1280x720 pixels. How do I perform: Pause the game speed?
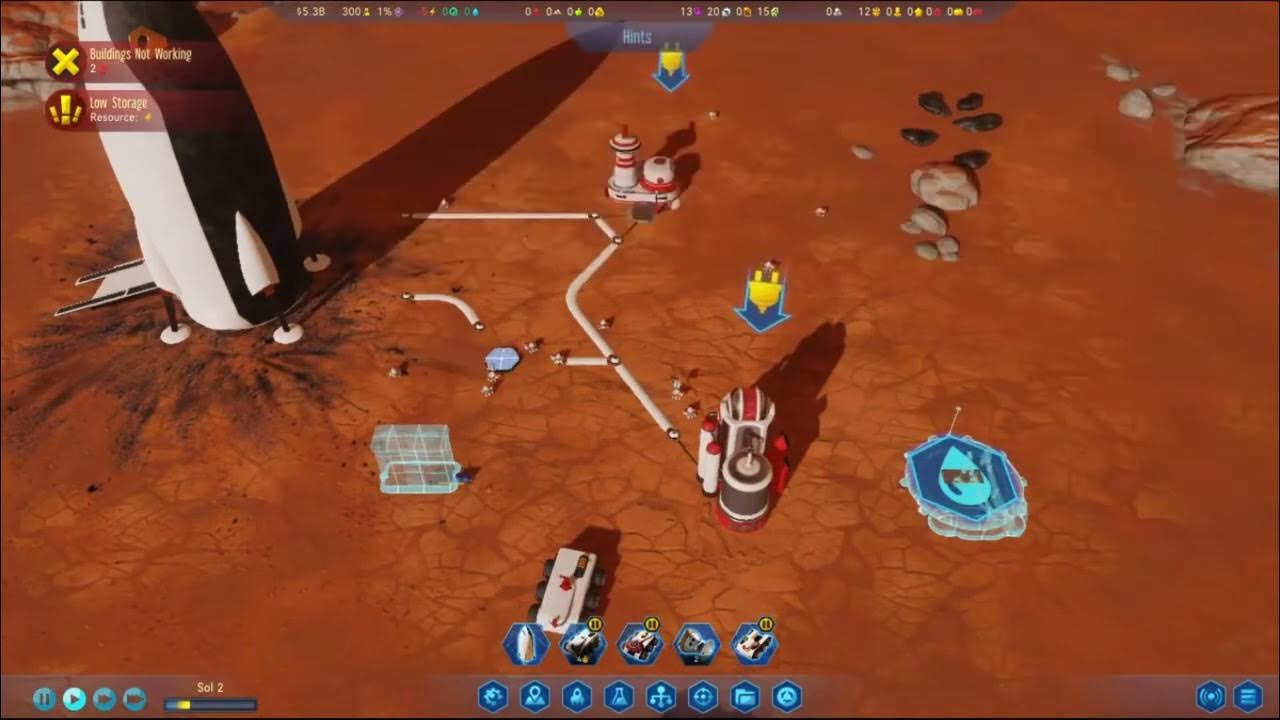pyautogui.click(x=44, y=699)
